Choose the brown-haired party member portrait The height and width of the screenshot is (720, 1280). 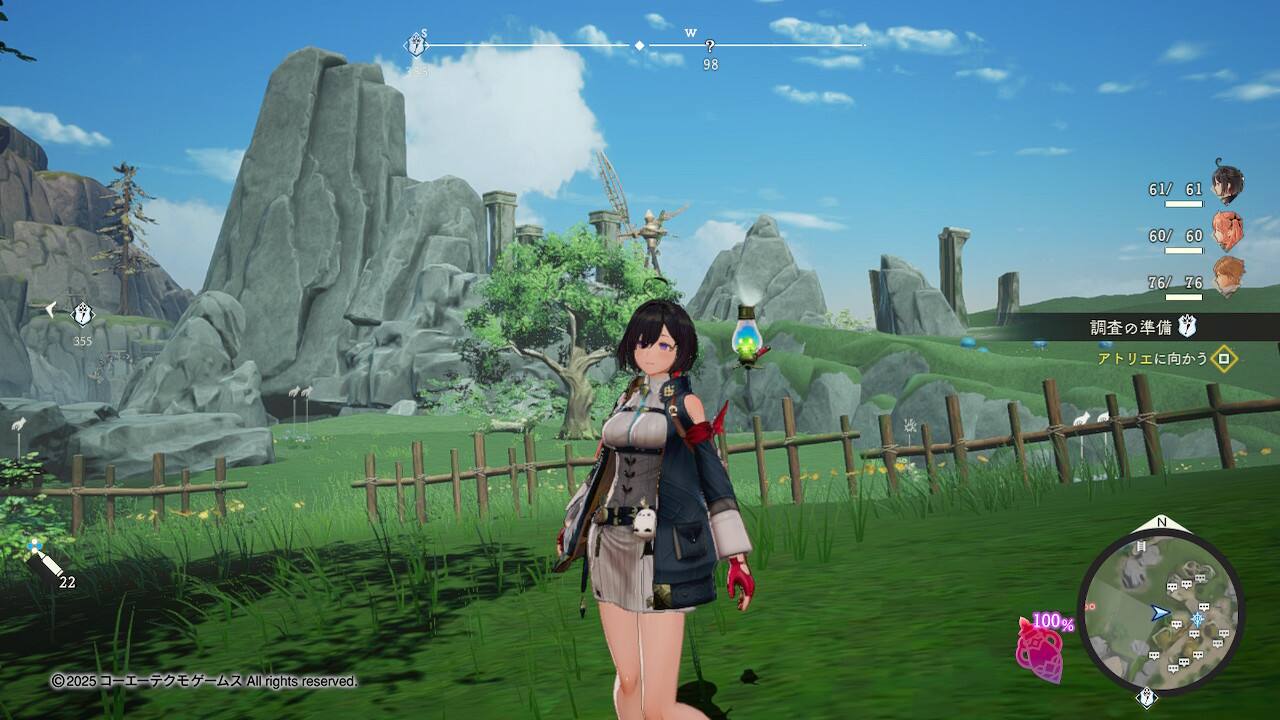(x=1228, y=277)
